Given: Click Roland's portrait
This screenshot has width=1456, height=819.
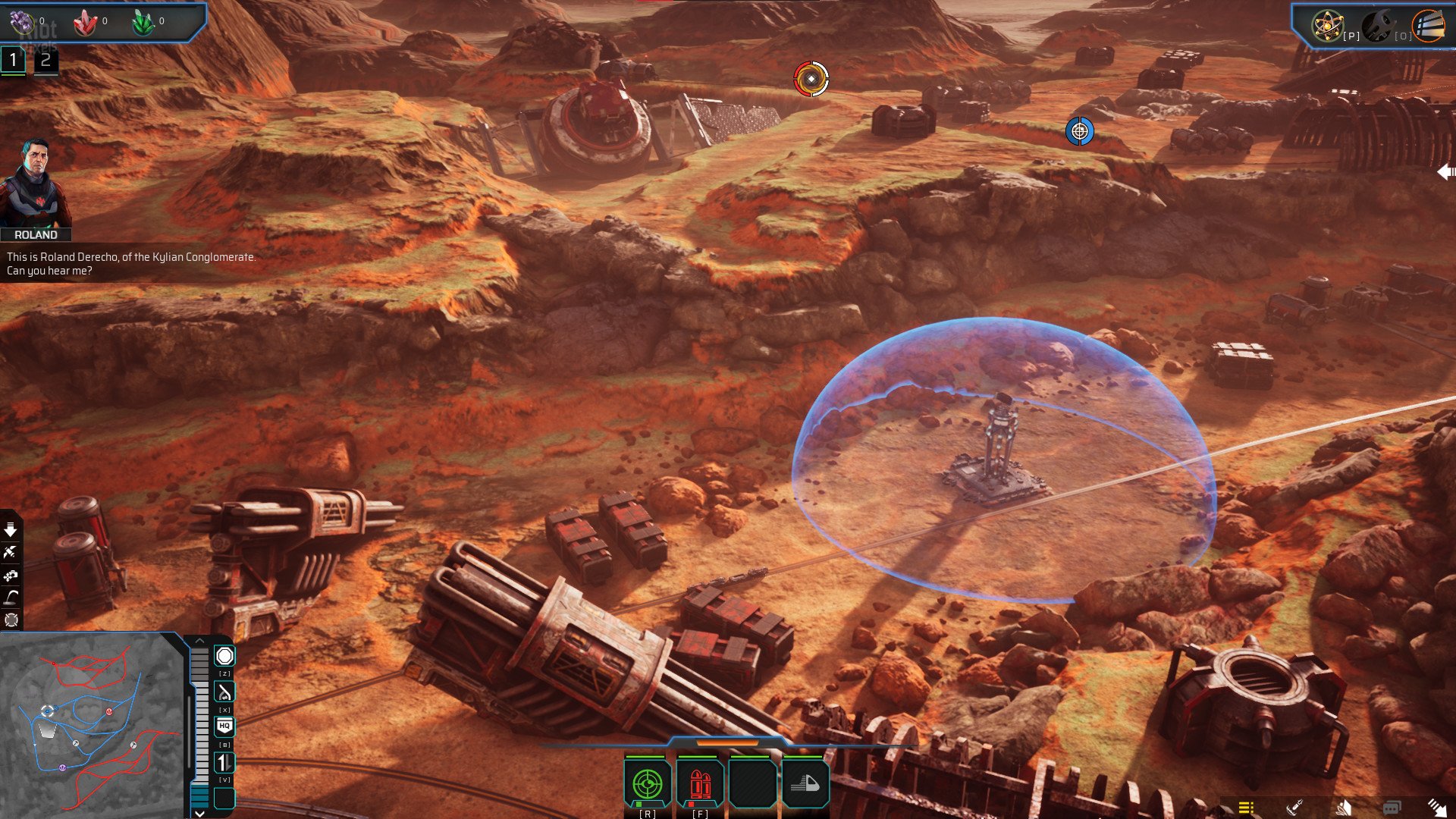Looking at the screenshot, I should tap(35, 184).
